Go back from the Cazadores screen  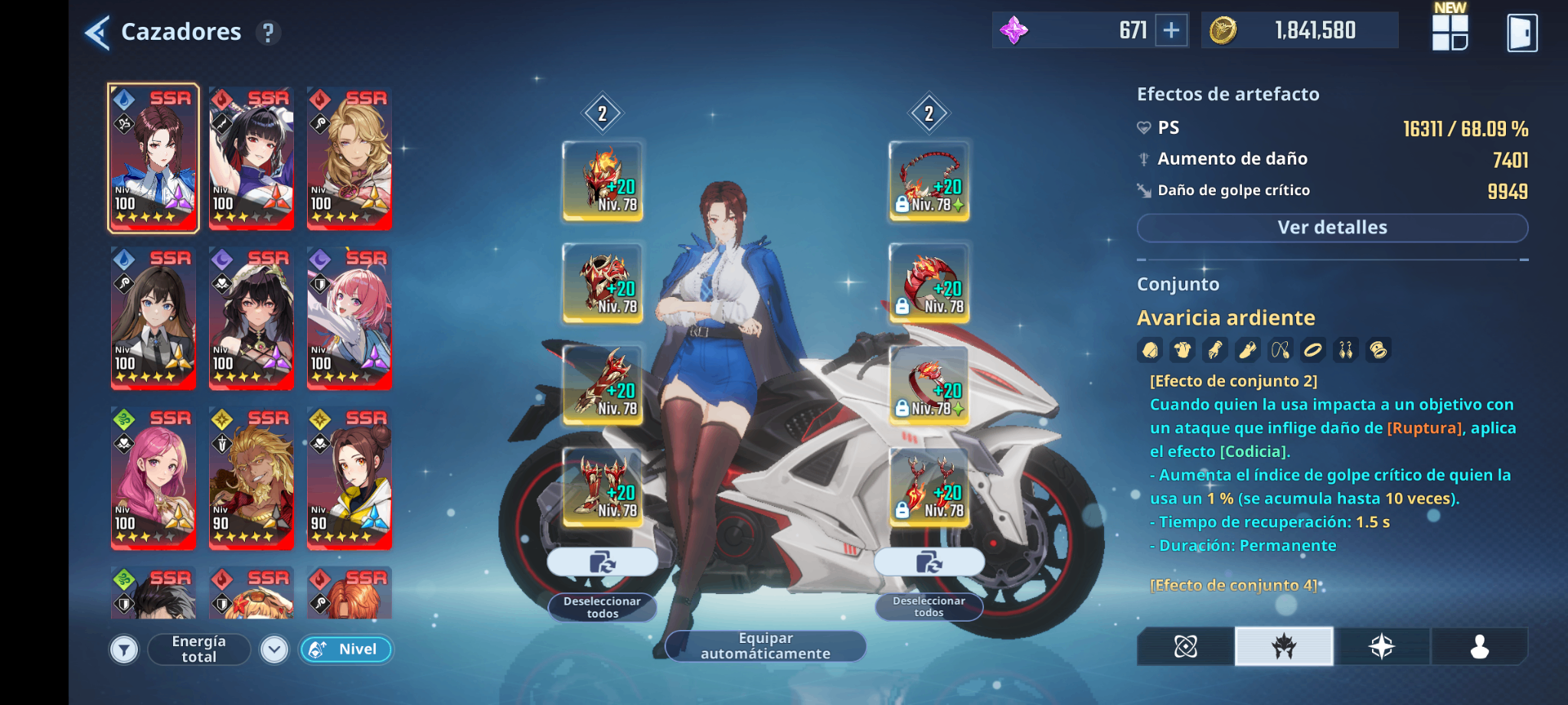click(x=98, y=33)
